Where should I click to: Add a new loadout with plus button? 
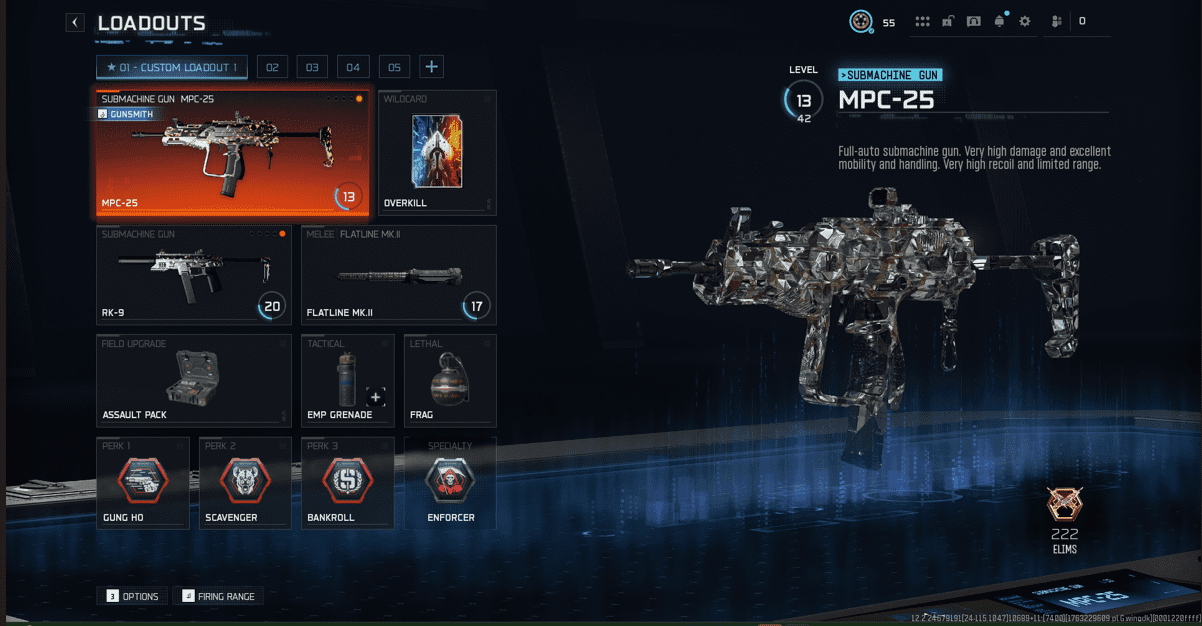click(x=432, y=67)
